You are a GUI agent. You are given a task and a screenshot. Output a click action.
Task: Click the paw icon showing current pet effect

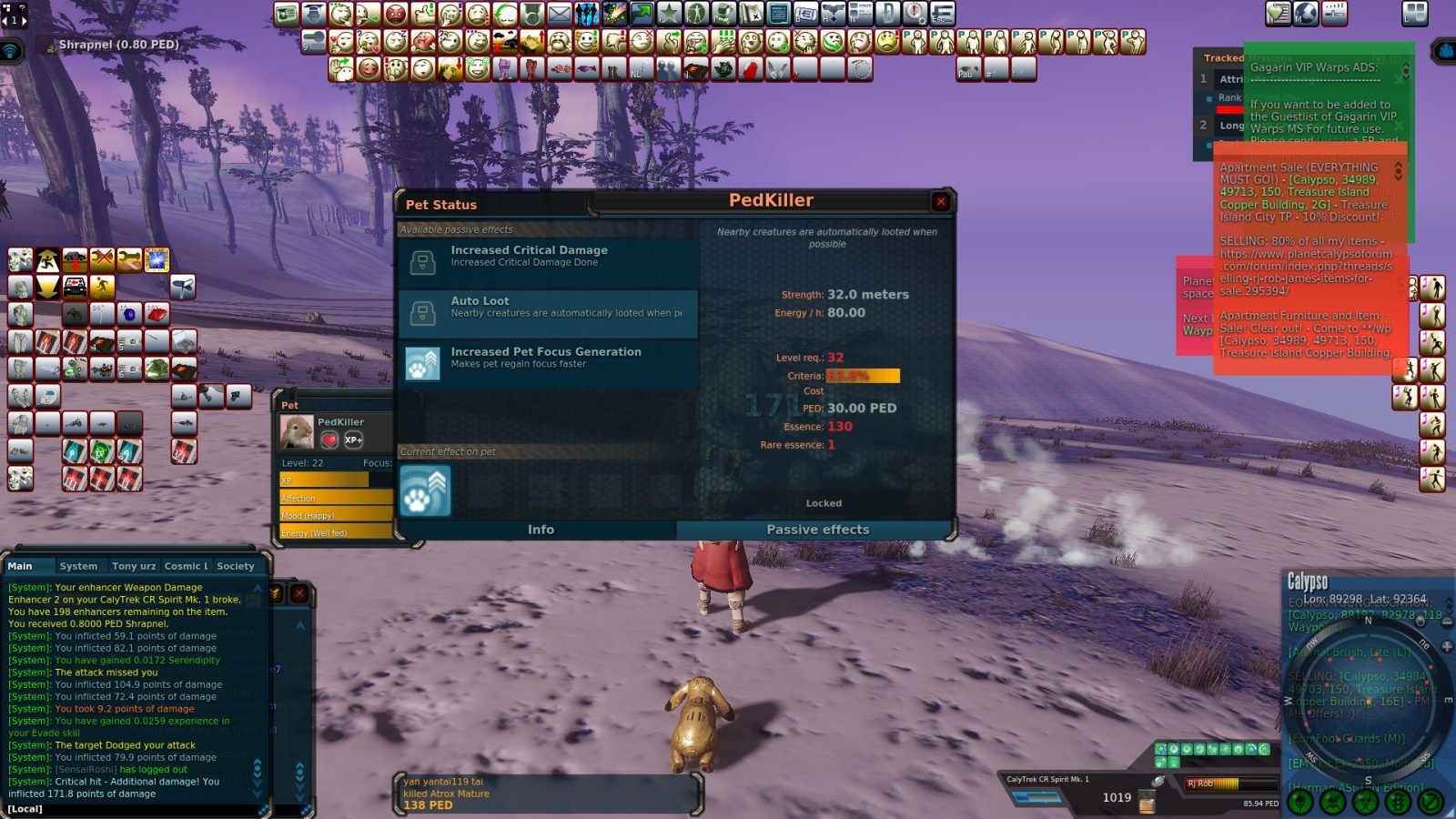click(x=425, y=490)
